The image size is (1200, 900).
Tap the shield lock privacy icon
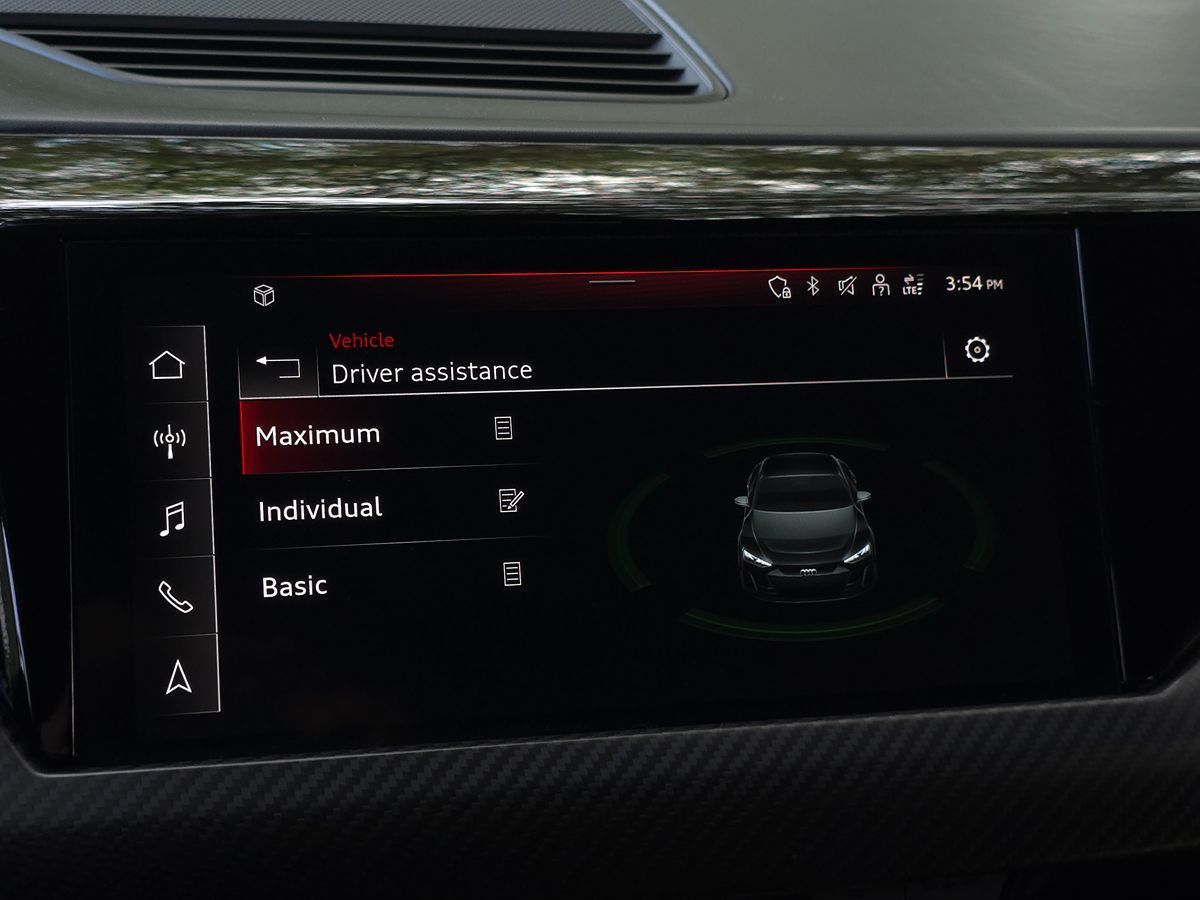(779, 288)
